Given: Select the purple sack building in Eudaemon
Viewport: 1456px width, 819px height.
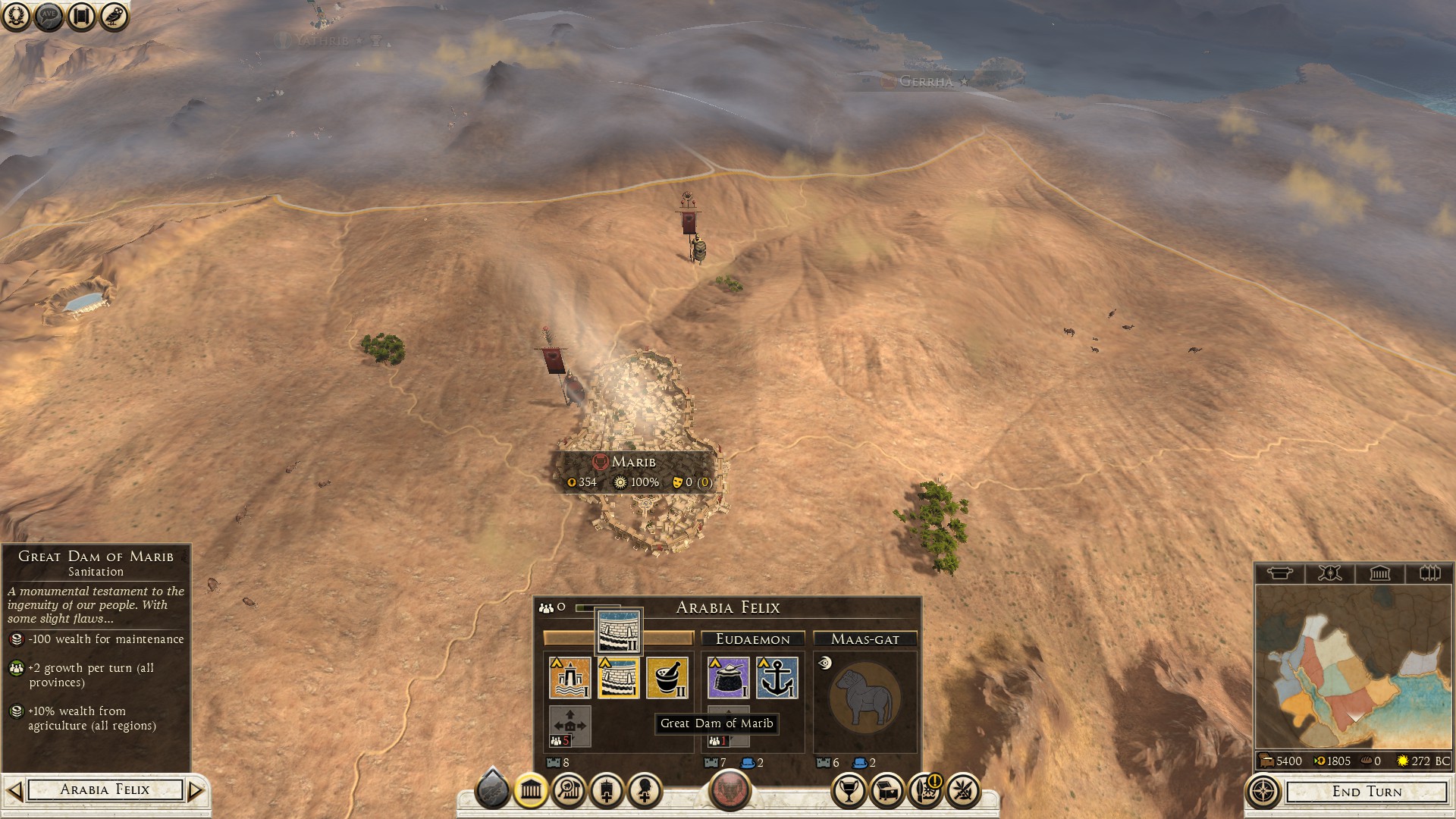Looking at the screenshot, I should pos(728,677).
